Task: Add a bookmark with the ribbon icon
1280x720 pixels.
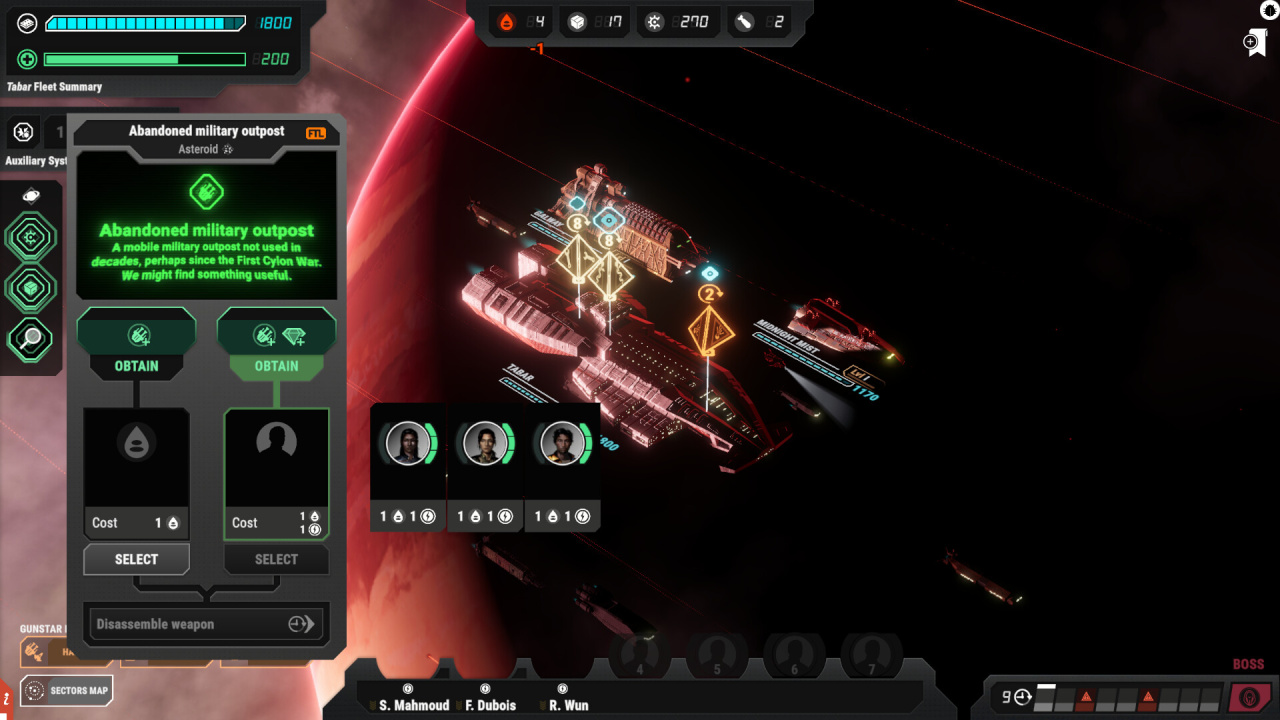Action: coord(1255,43)
